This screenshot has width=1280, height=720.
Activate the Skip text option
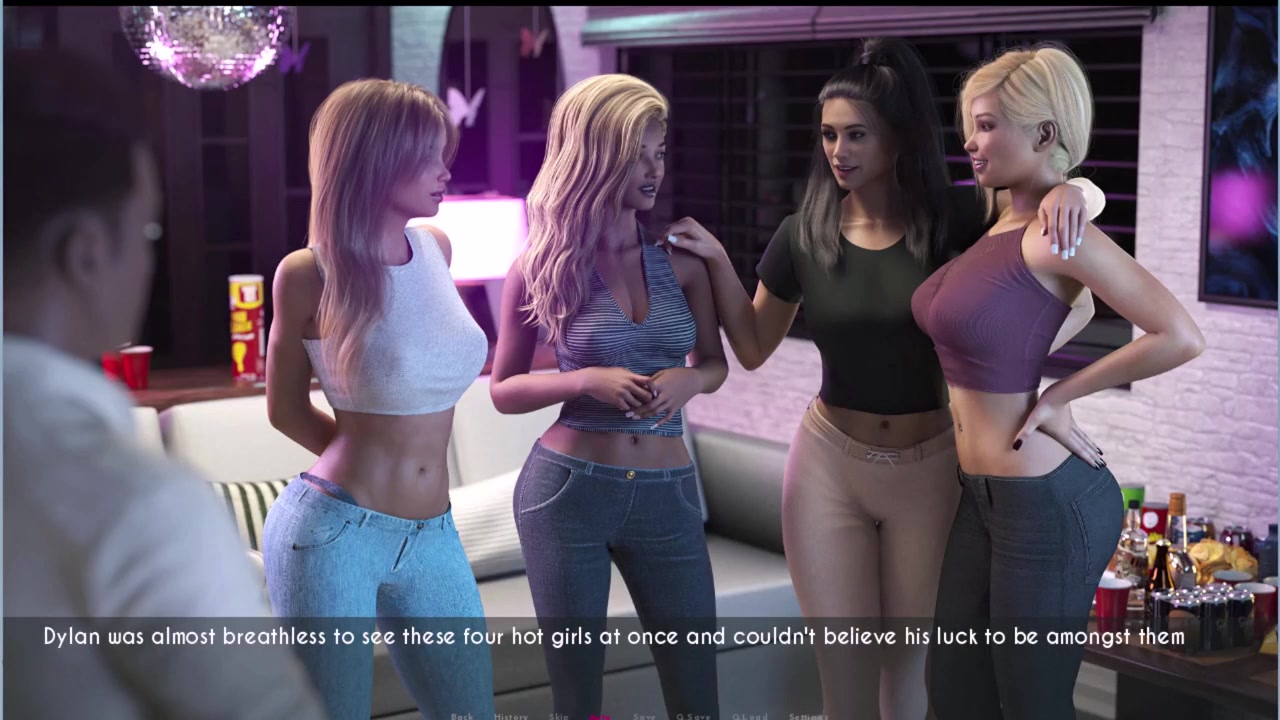tap(559, 716)
